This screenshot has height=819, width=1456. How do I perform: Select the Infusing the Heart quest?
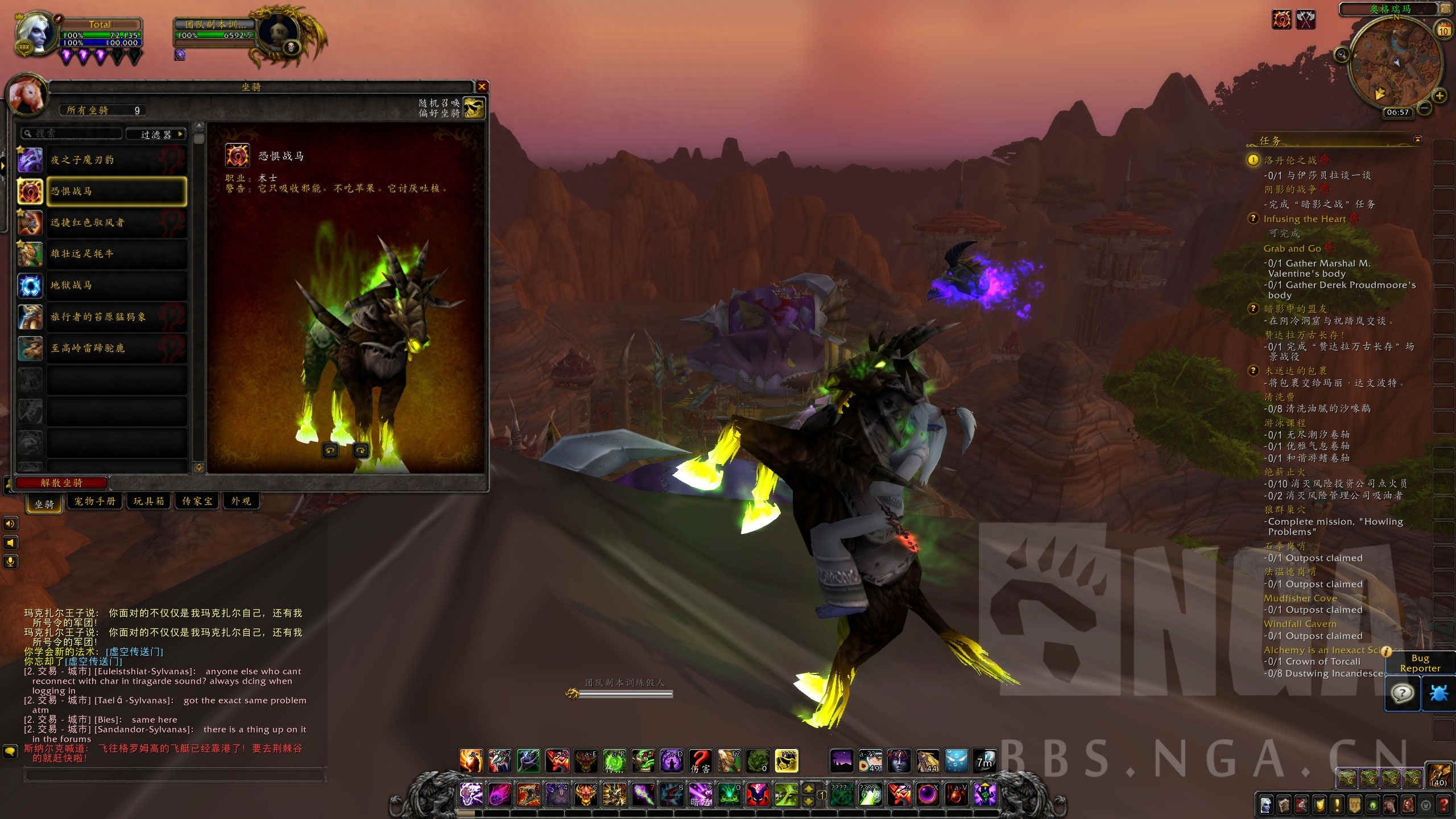[1304, 219]
